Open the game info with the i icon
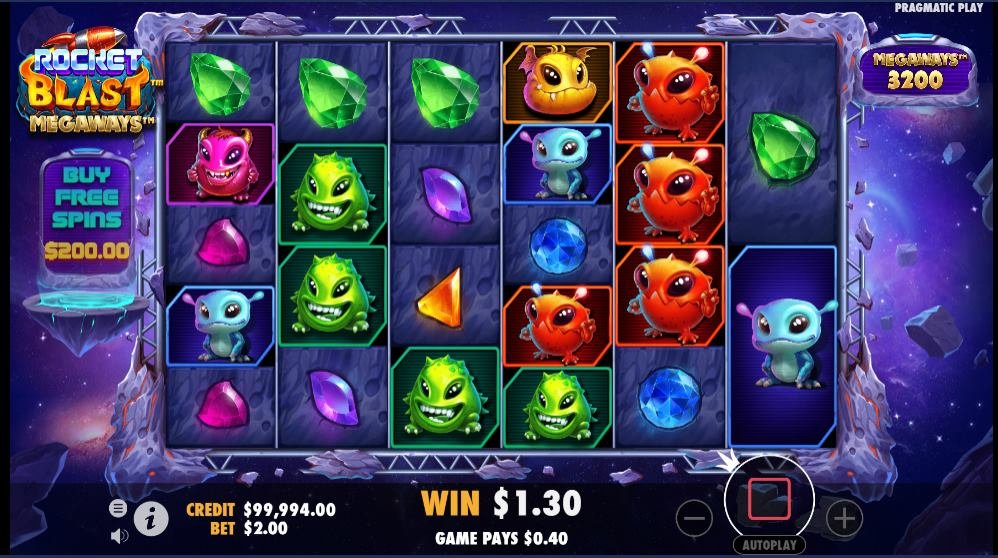The height and width of the screenshot is (558, 998). click(x=150, y=517)
